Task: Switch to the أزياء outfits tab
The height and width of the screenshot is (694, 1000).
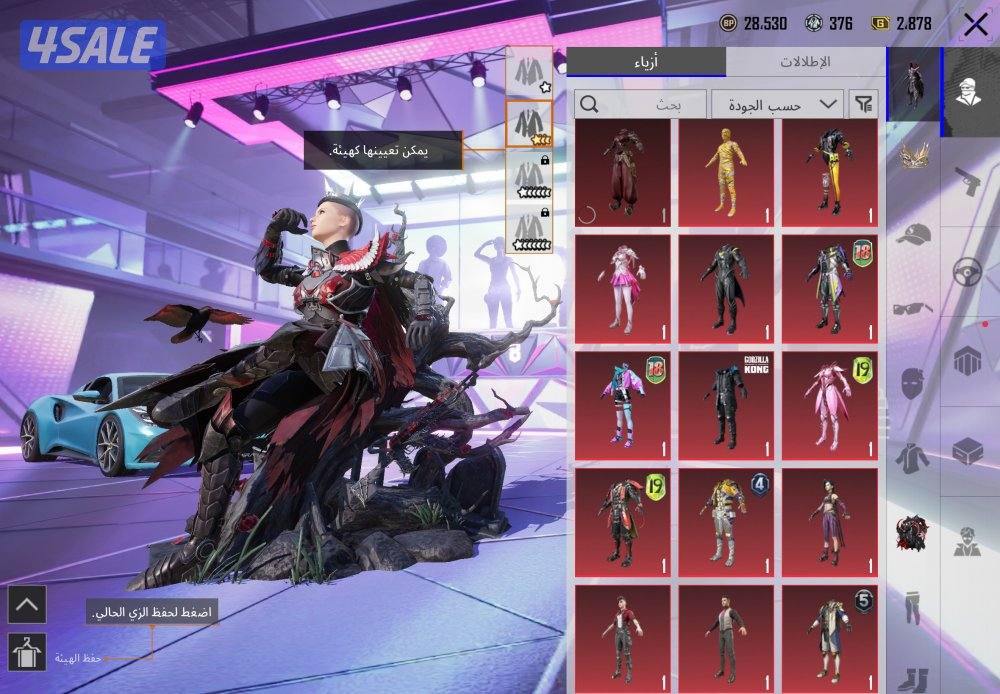Action: pyautogui.click(x=646, y=62)
